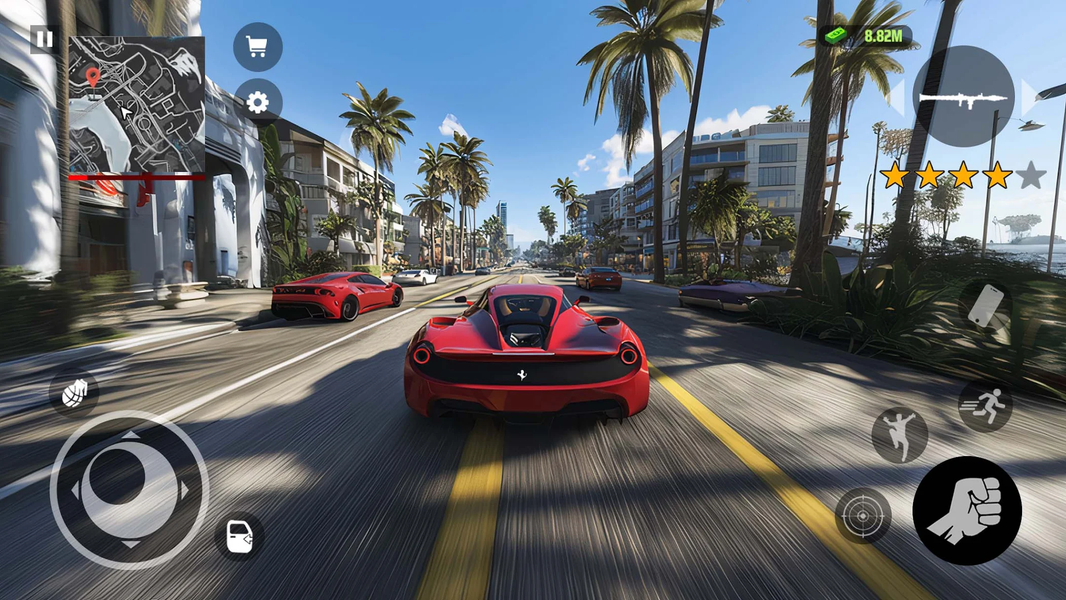Exit the vehicle with the car door button
Screen dimensions: 1066x600
240,537
